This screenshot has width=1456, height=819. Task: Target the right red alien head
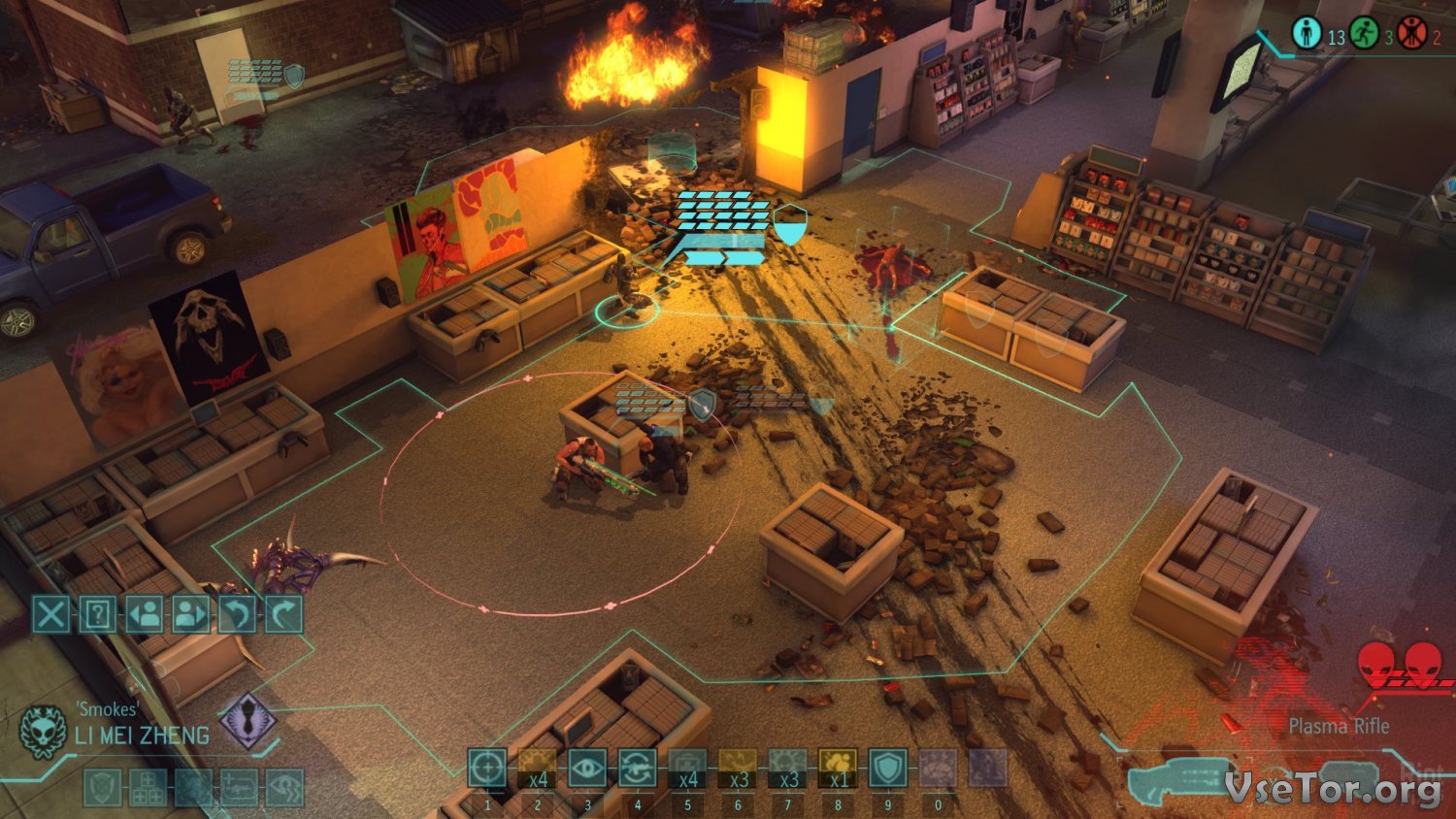[x=1422, y=665]
